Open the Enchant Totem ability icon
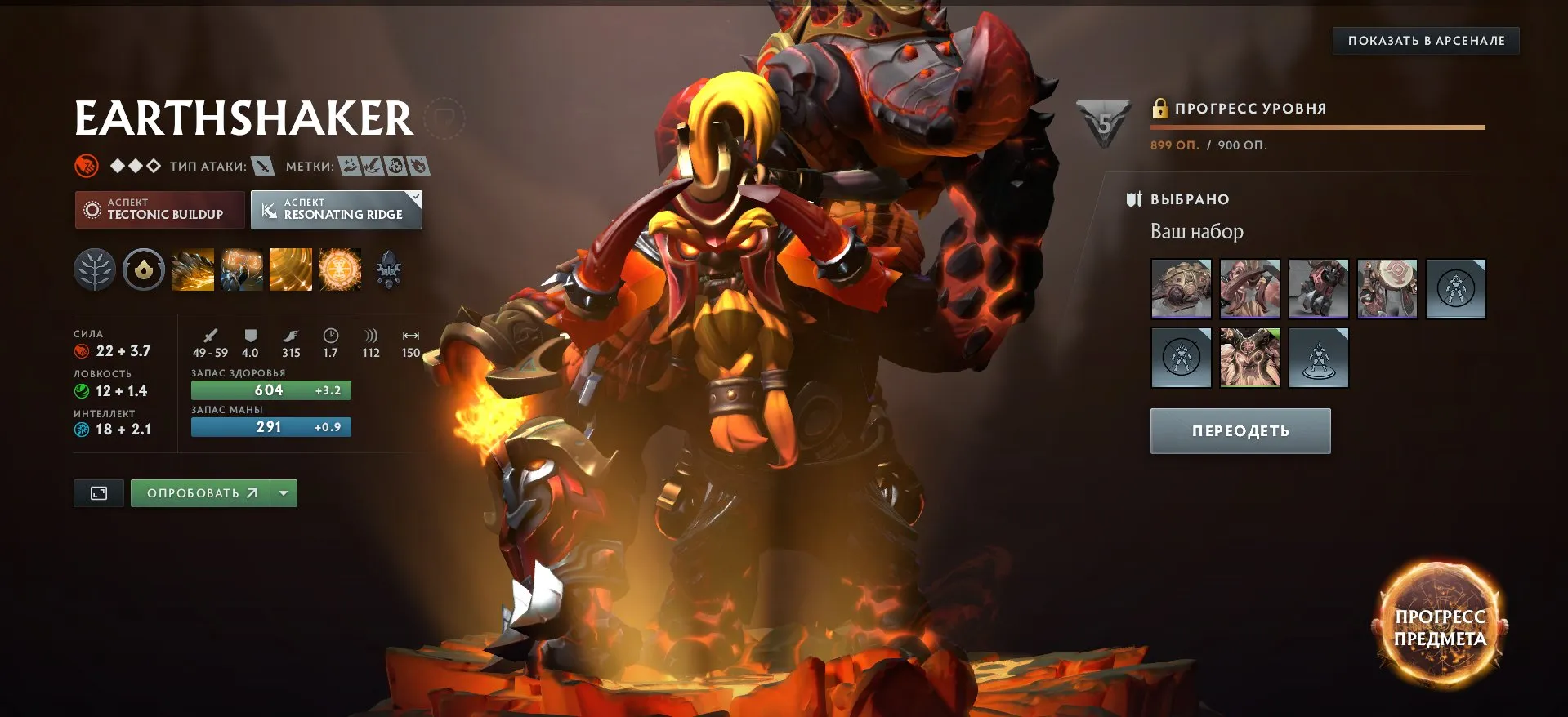 coord(242,269)
